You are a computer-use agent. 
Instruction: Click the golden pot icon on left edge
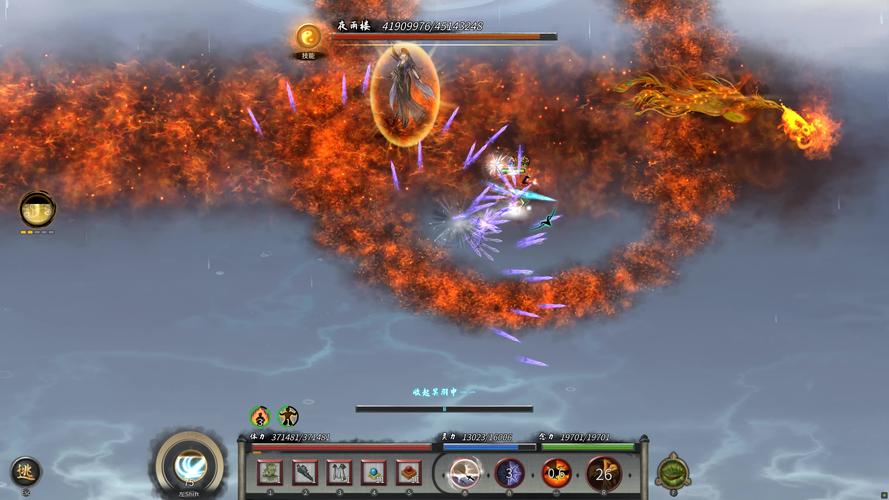(x=38, y=209)
